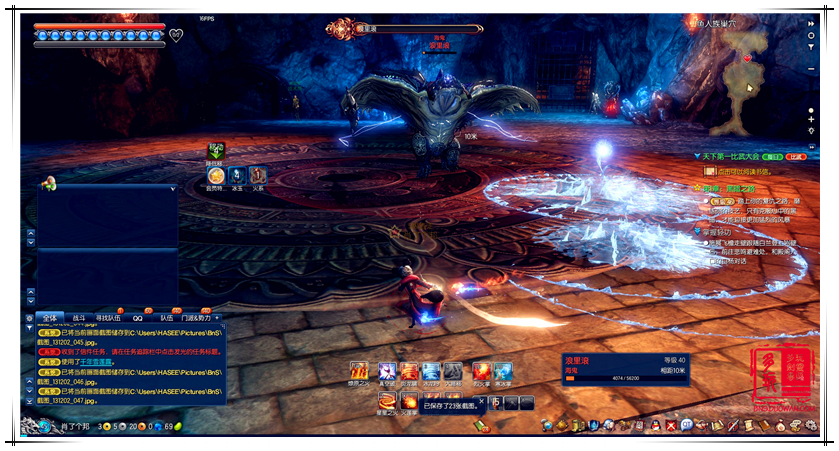
Task: Select the 浪里滚 boss target frame
Action: click(x=622, y=368)
